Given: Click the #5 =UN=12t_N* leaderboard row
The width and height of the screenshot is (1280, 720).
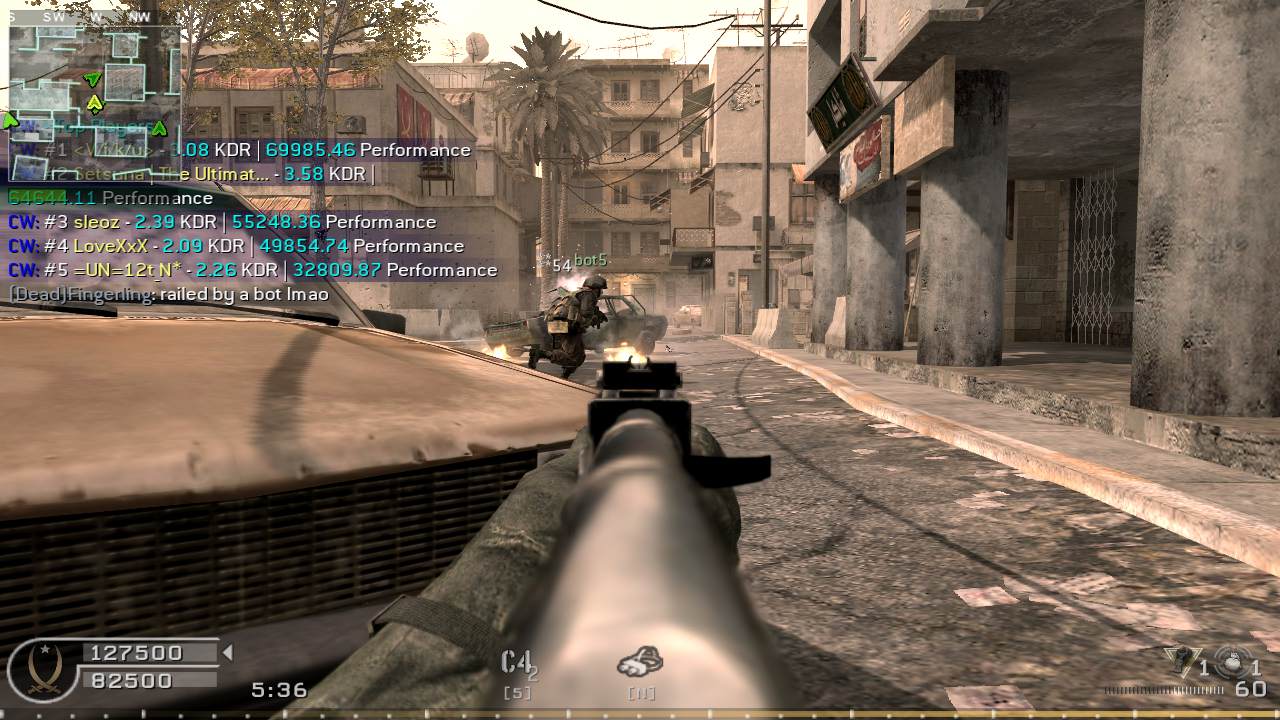Looking at the screenshot, I should tap(252, 270).
